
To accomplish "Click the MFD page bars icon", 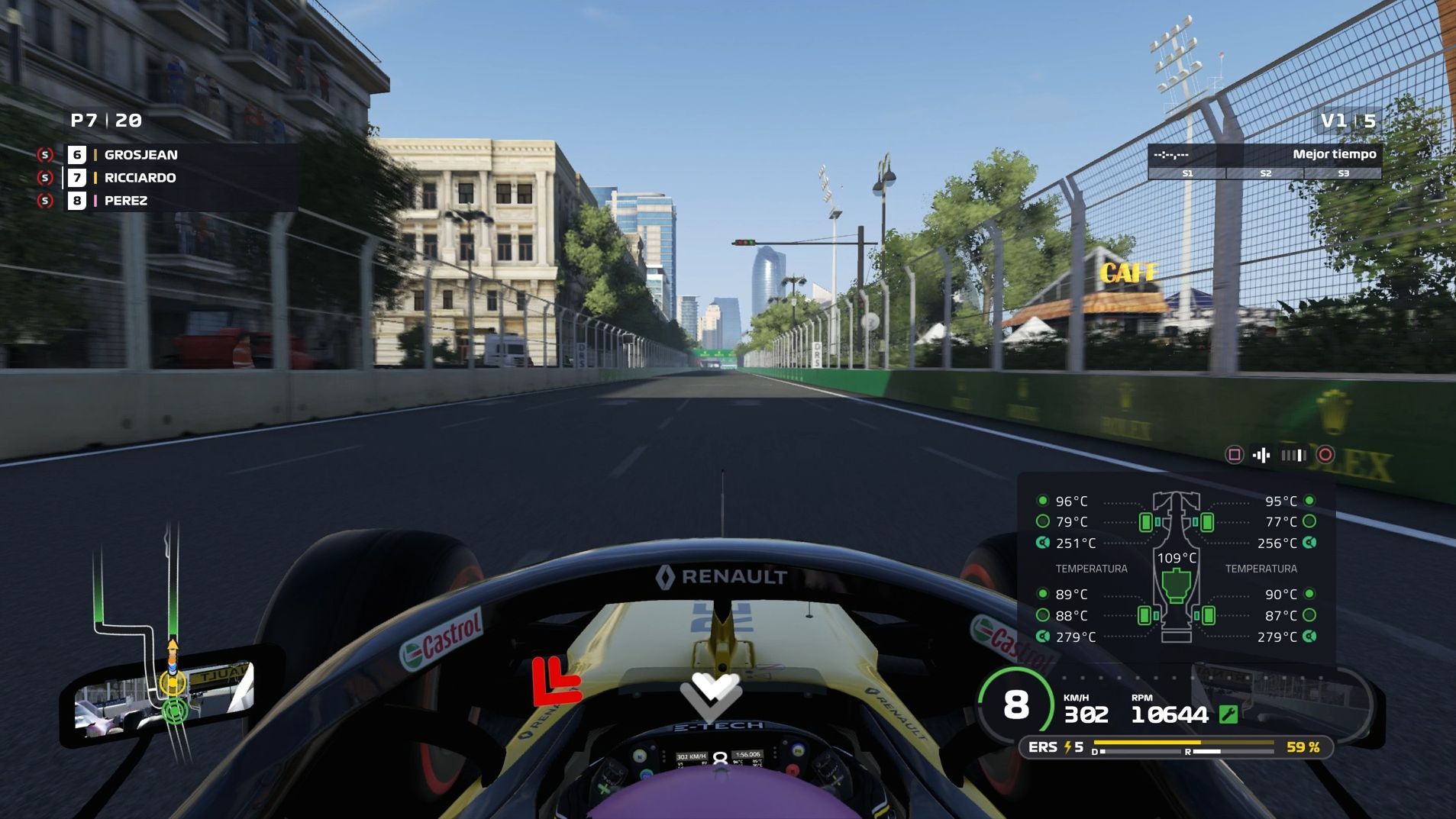I will [1293, 456].
